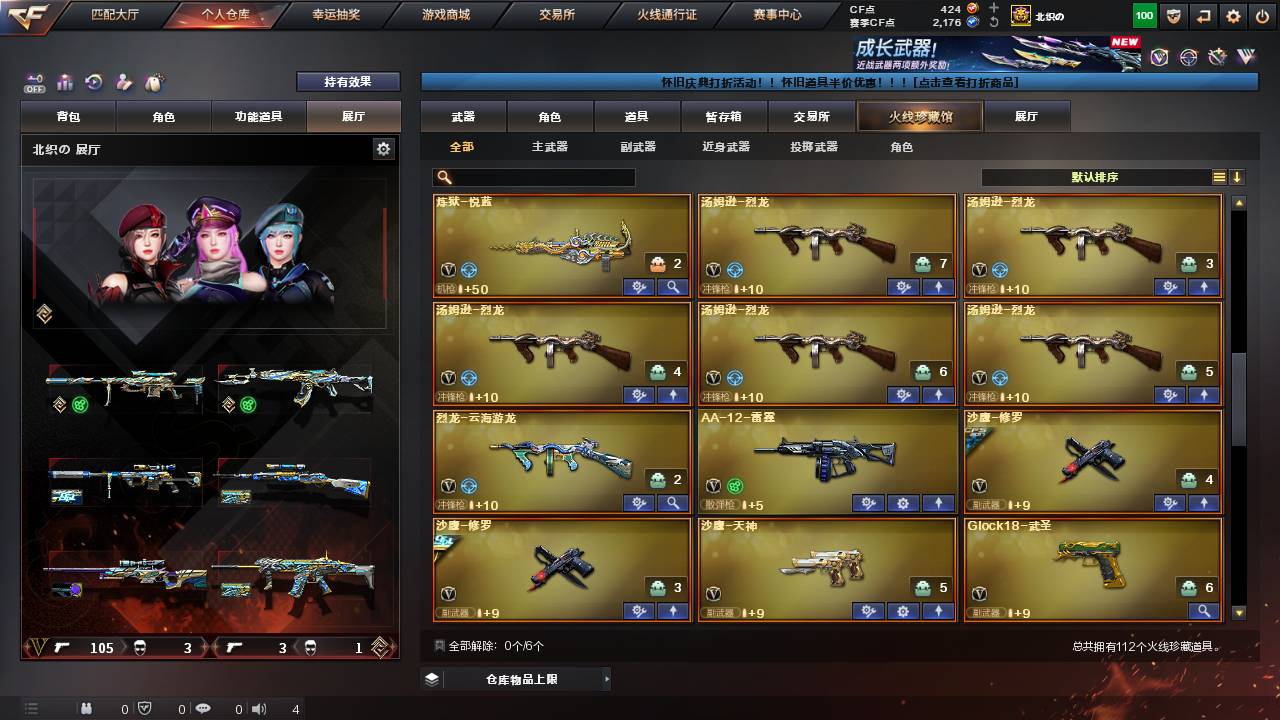This screenshot has width=1280, height=720.
Task: Click the back arrow icon in top-right toolbar
Action: pos(1204,17)
